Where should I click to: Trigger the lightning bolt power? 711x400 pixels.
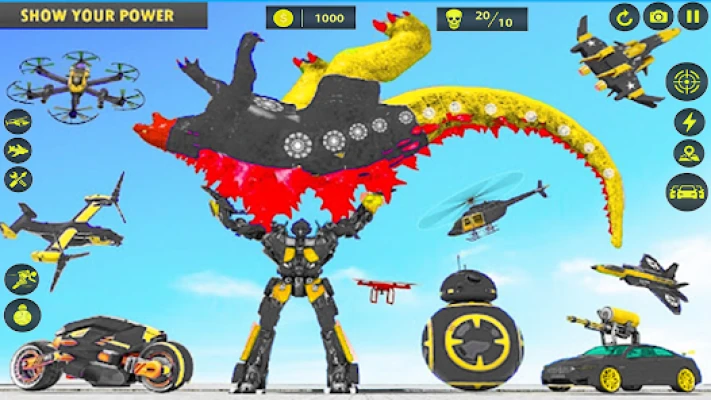coord(689,122)
